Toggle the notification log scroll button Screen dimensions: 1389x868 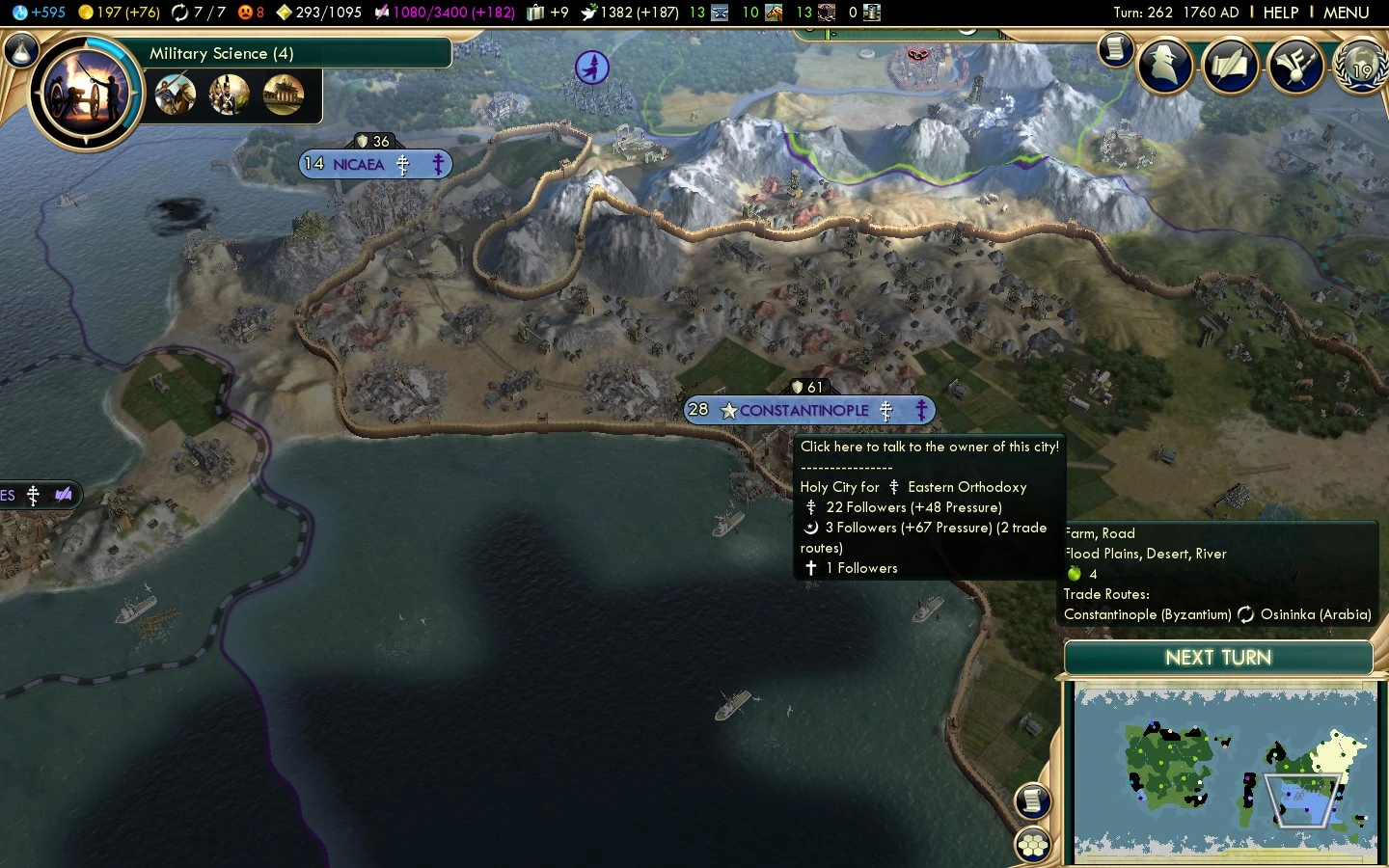1033,801
